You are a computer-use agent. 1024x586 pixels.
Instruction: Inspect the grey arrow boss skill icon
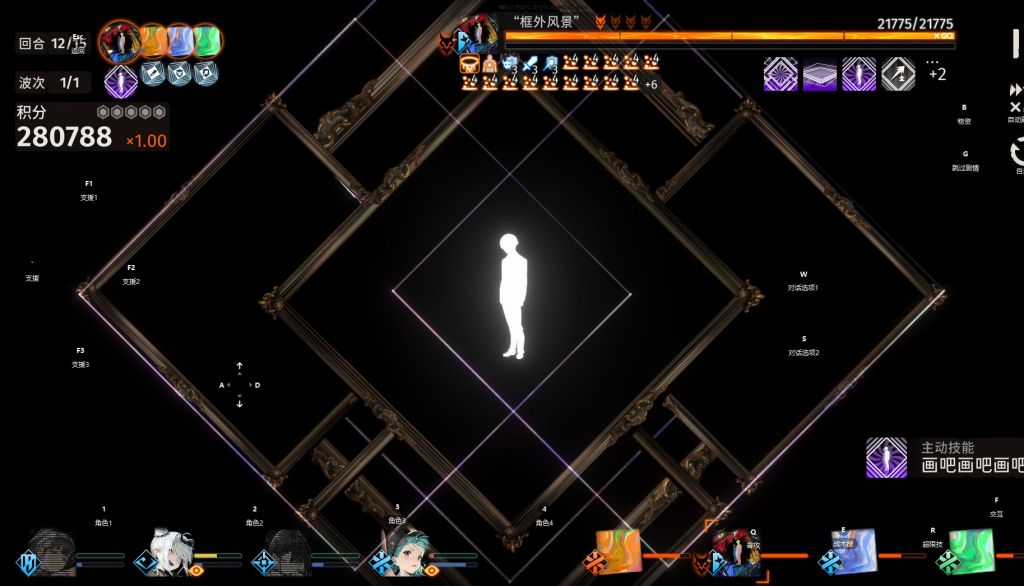pos(897,73)
